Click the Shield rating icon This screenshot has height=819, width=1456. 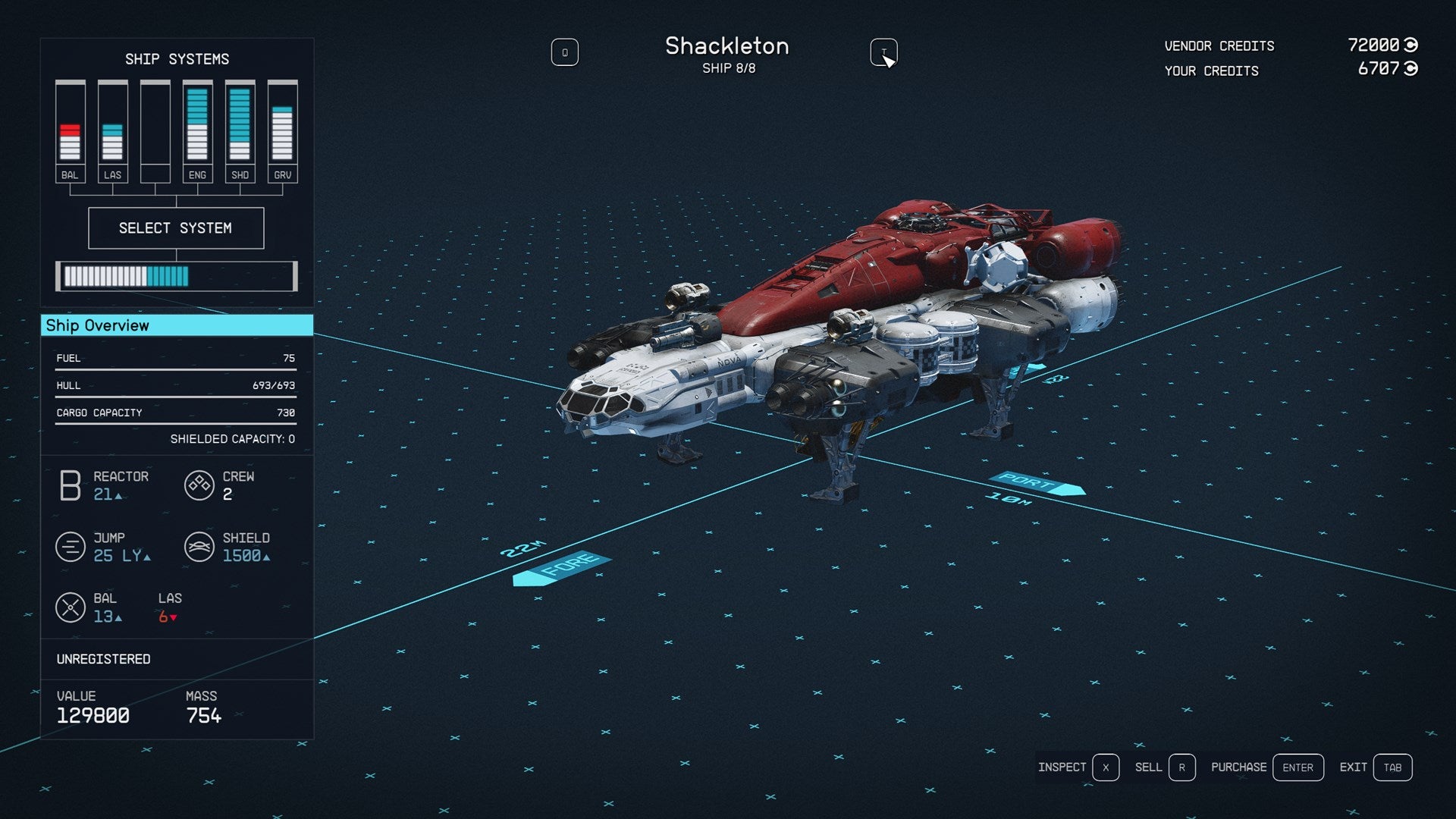[199, 547]
